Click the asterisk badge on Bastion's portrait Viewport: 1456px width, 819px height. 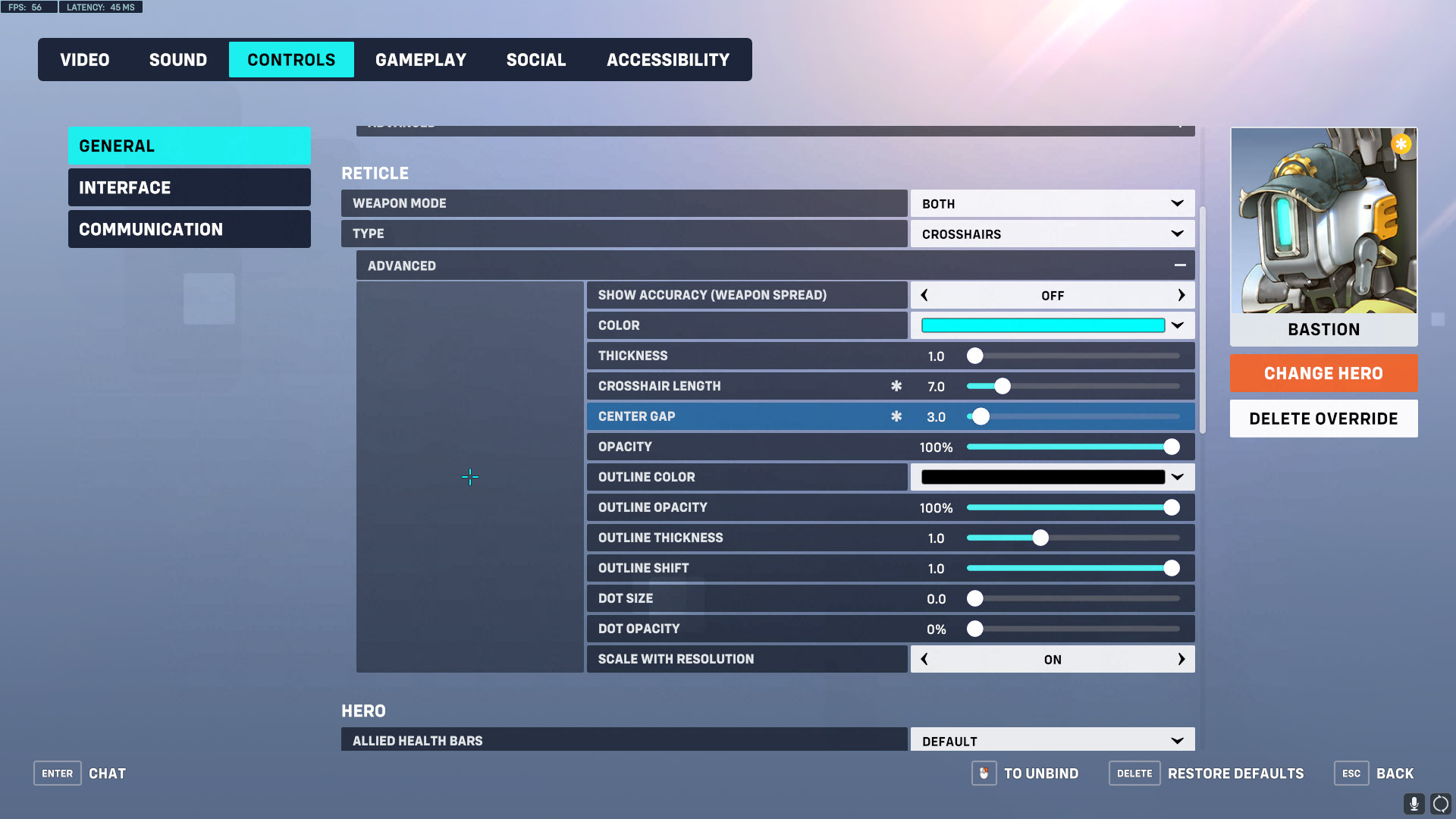coord(1402,143)
